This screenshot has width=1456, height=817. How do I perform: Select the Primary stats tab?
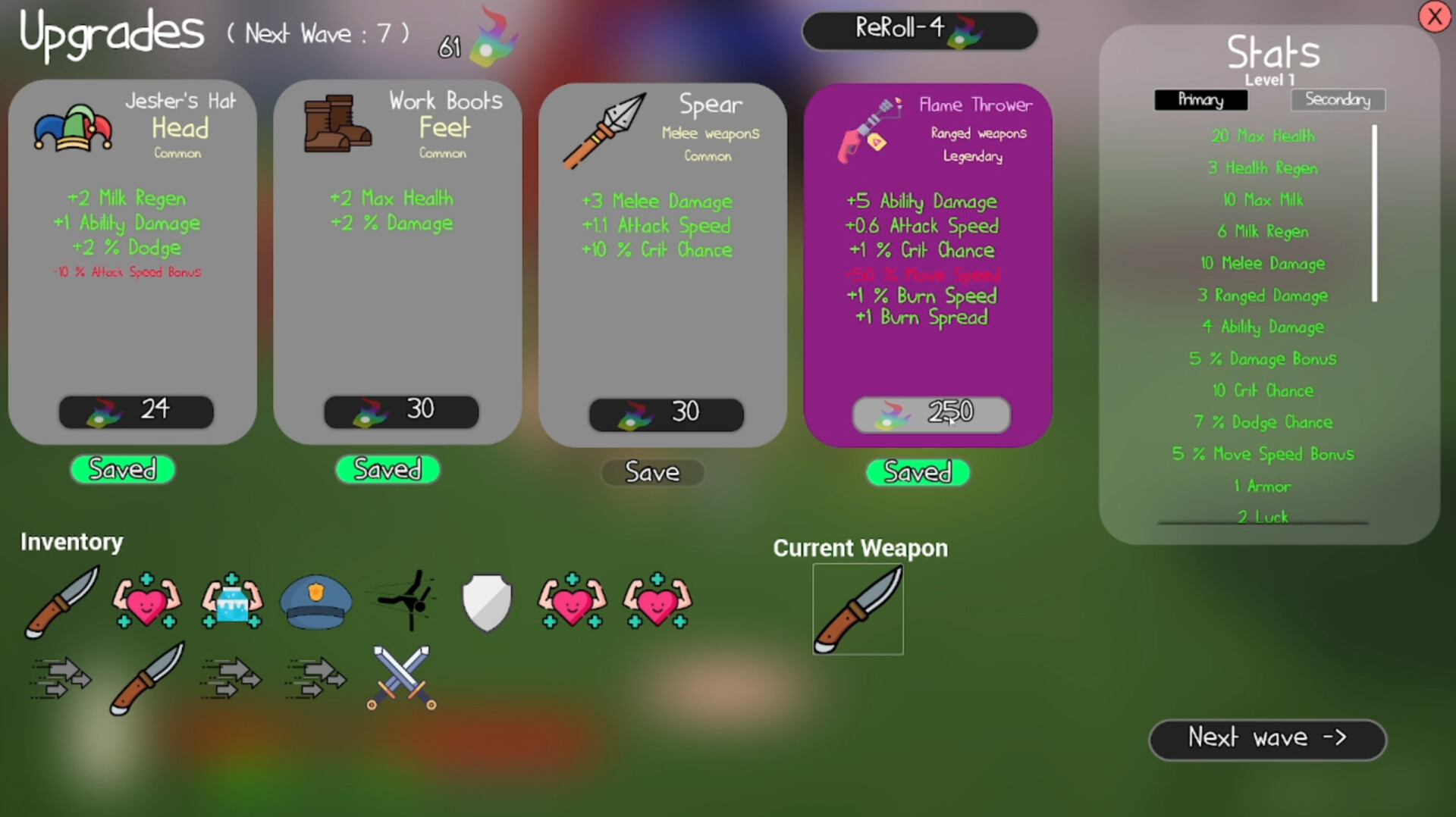click(1201, 99)
